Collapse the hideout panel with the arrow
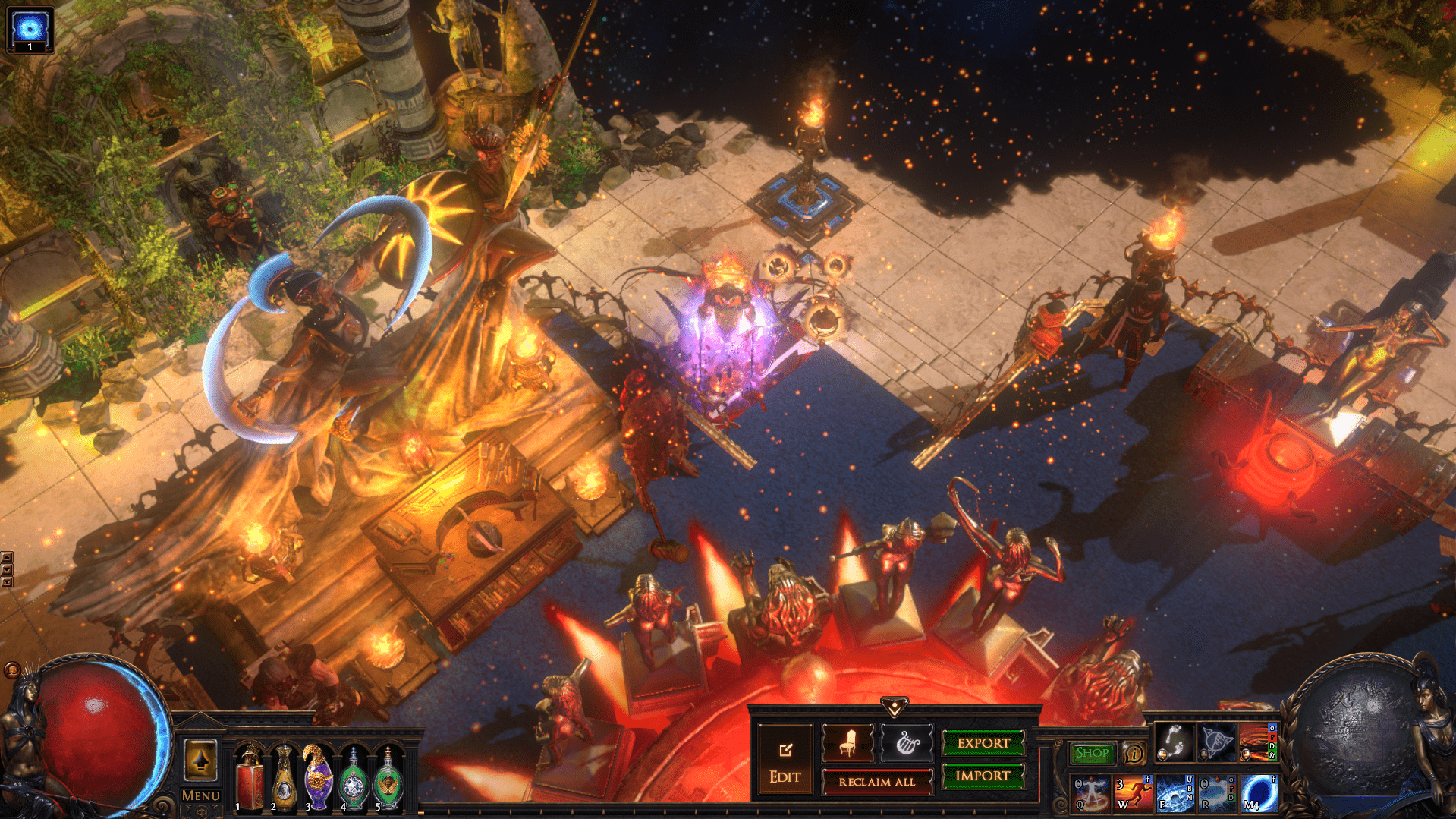1456x819 pixels. 895,707
